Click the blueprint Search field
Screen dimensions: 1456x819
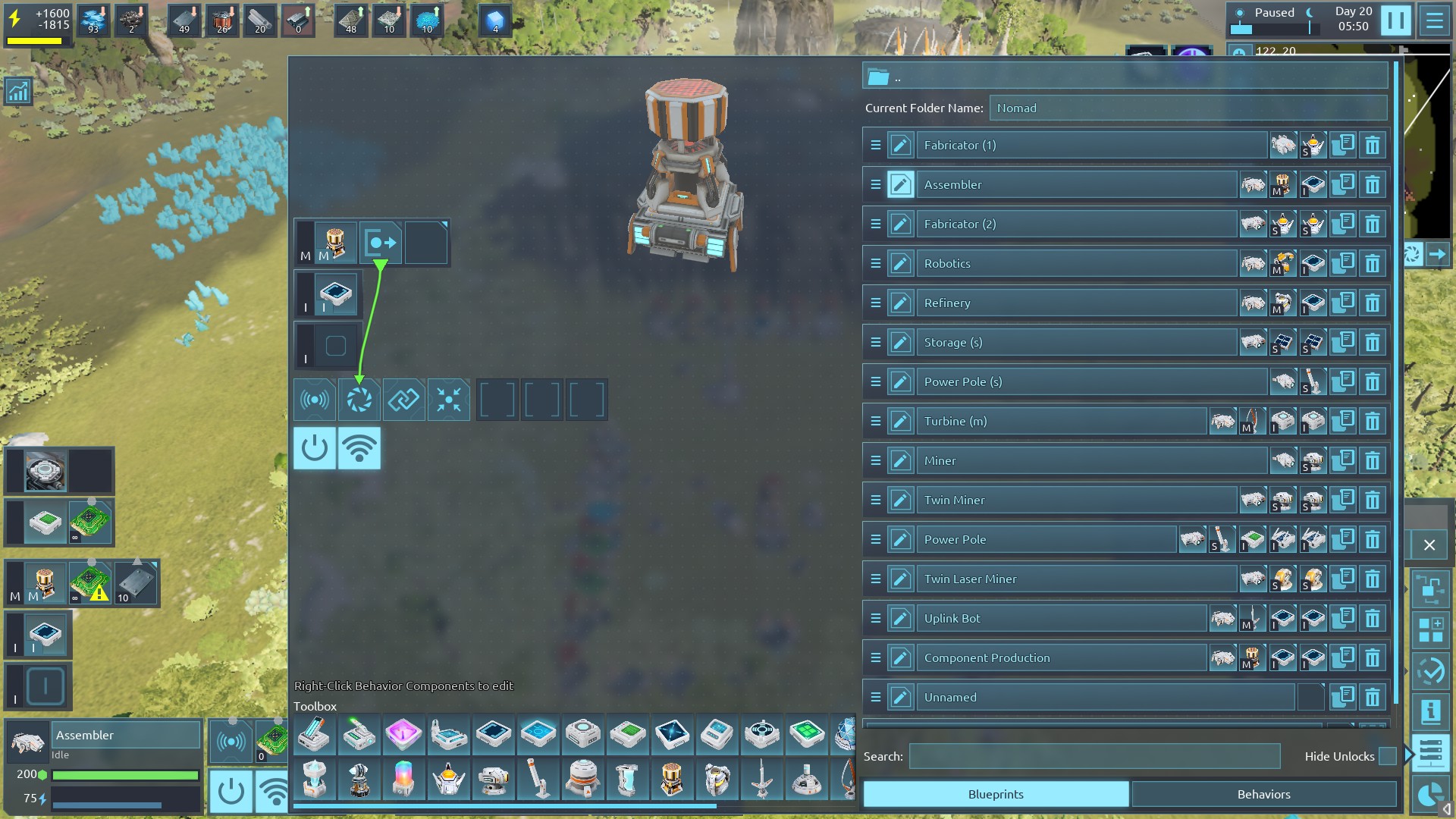[1094, 756]
